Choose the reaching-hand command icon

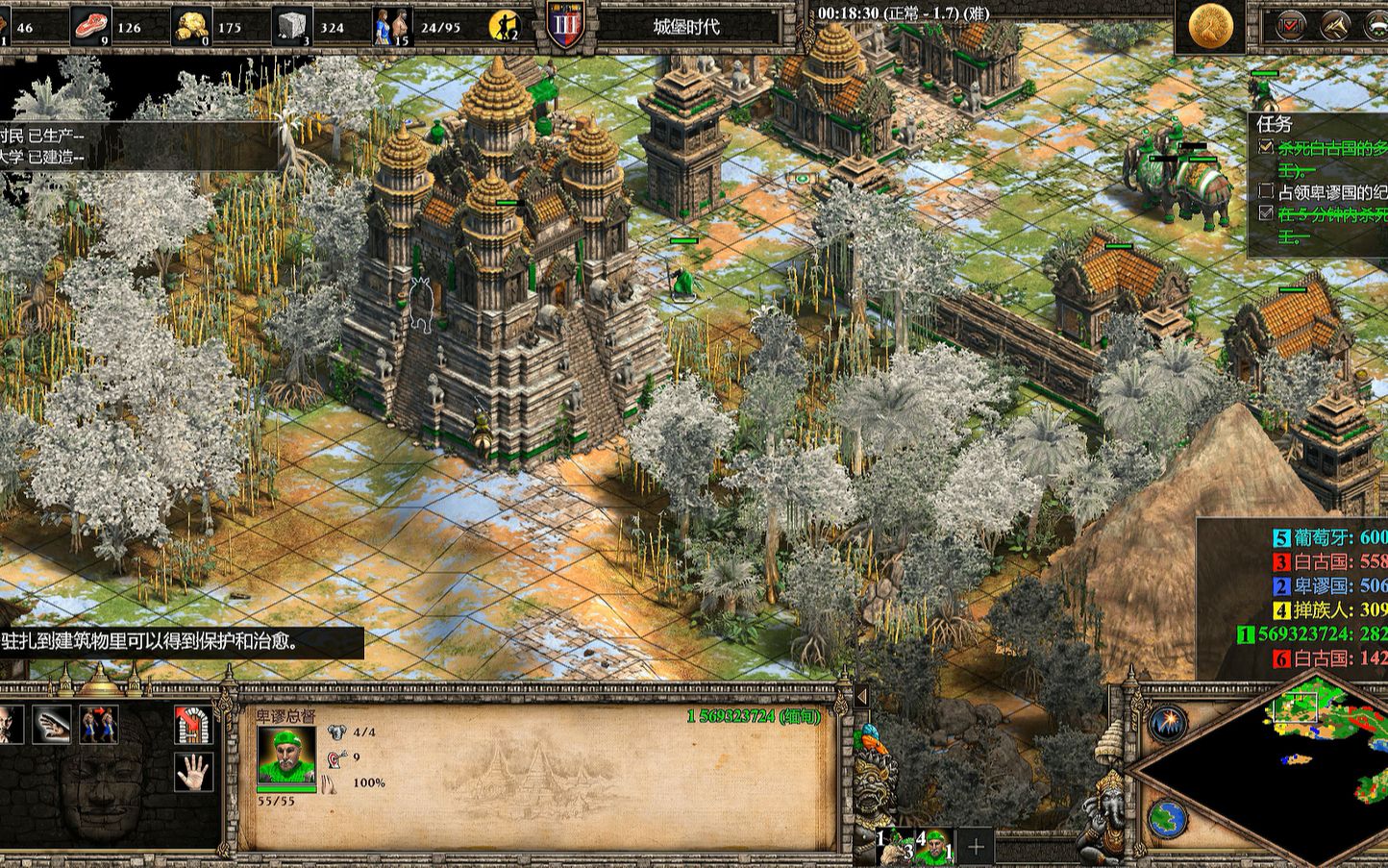(x=52, y=724)
